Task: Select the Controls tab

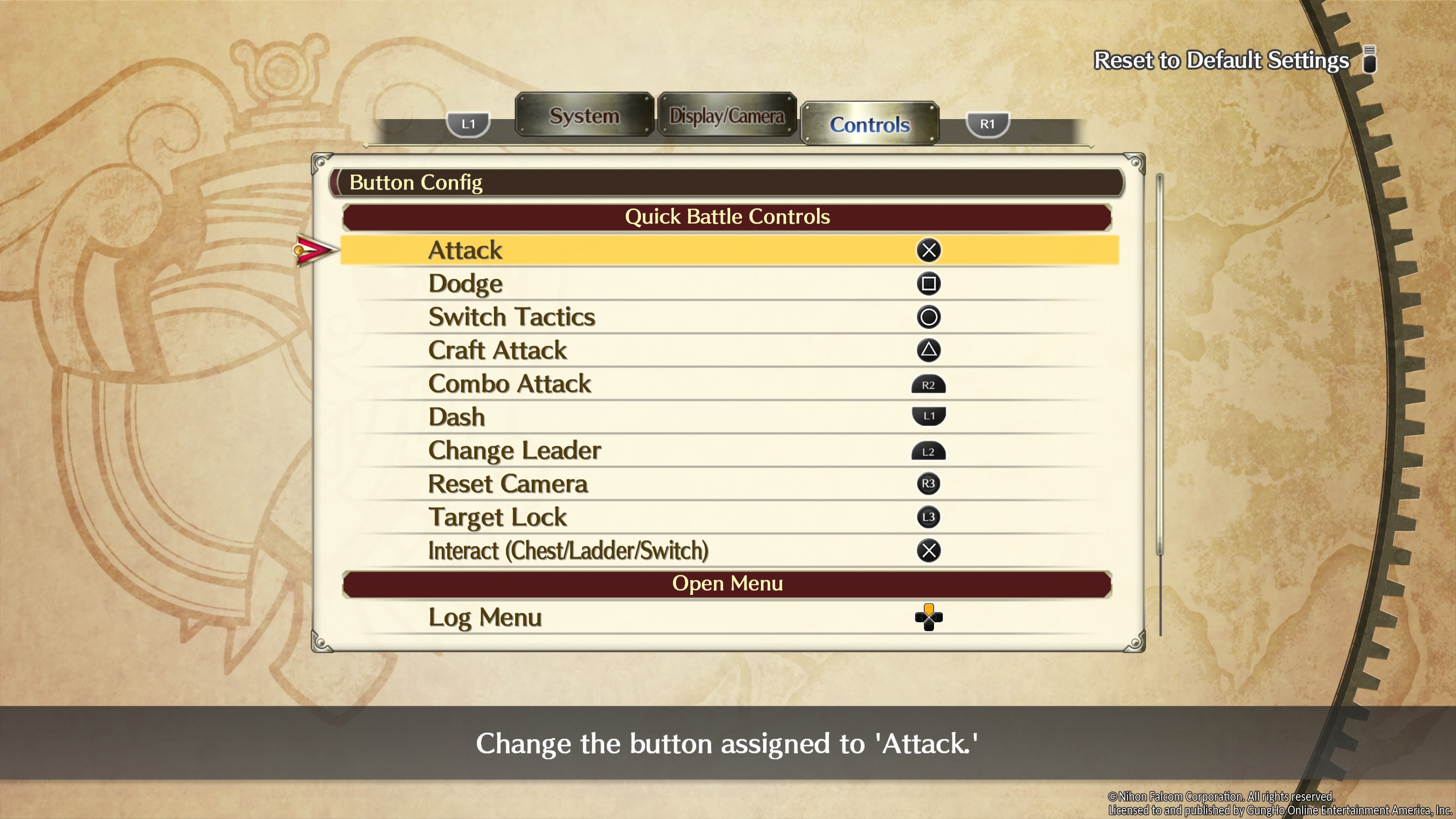Action: (869, 124)
